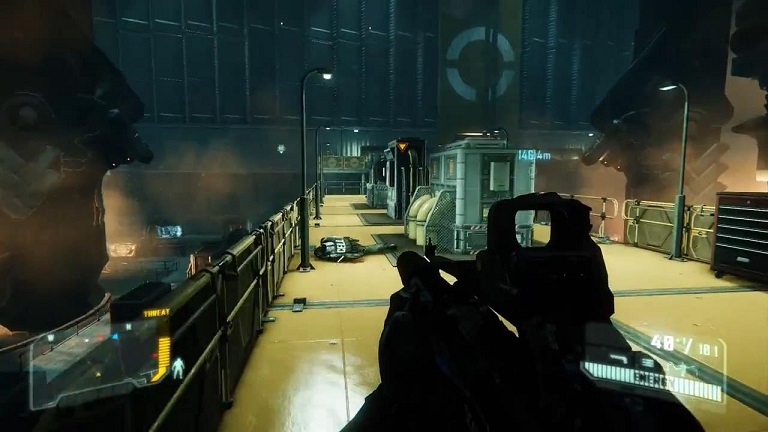The width and height of the screenshot is (768, 432).
Task: Select the equipped rifle weapon icon
Action: 618,356
